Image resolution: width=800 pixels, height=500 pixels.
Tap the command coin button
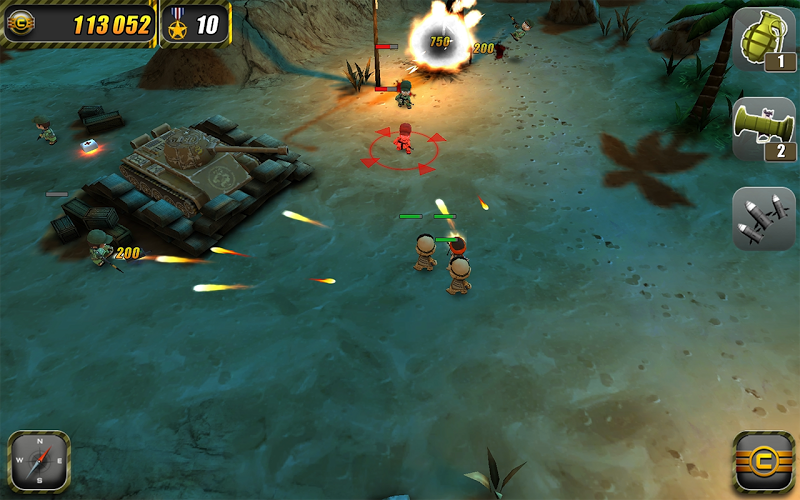[x=764, y=462]
